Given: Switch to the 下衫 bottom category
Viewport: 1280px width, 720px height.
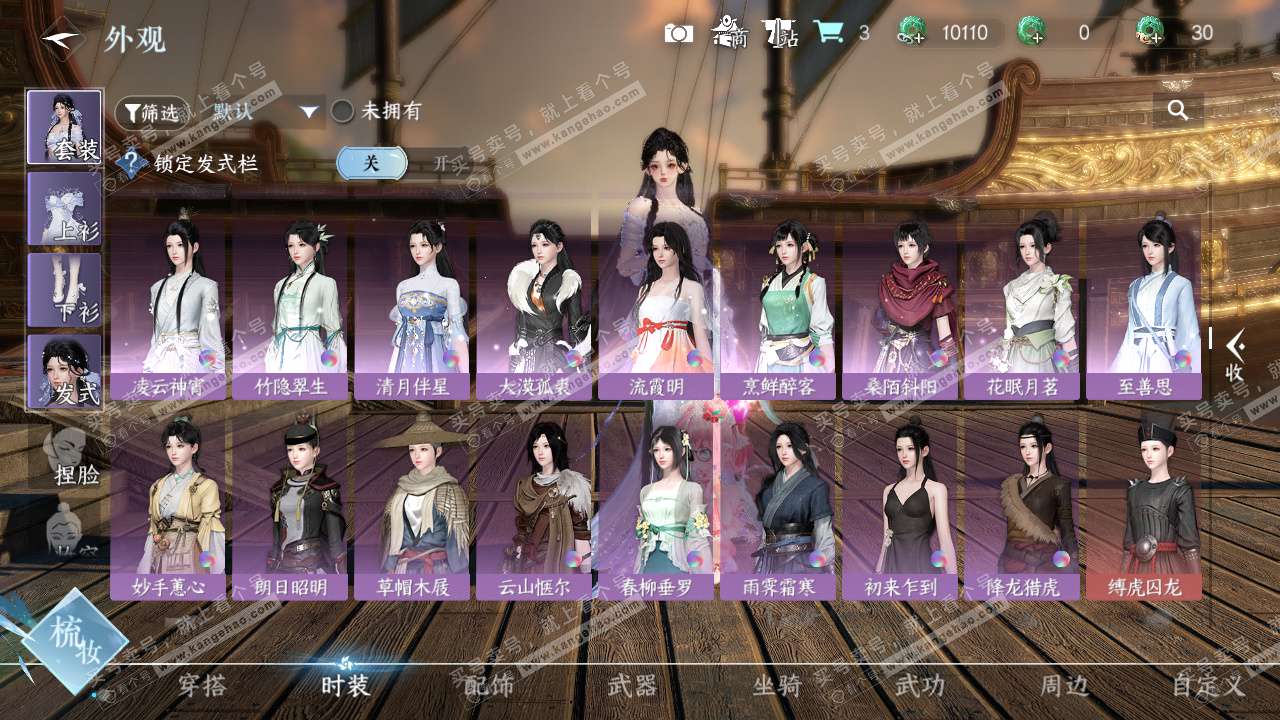Looking at the screenshot, I should pos(64,289).
